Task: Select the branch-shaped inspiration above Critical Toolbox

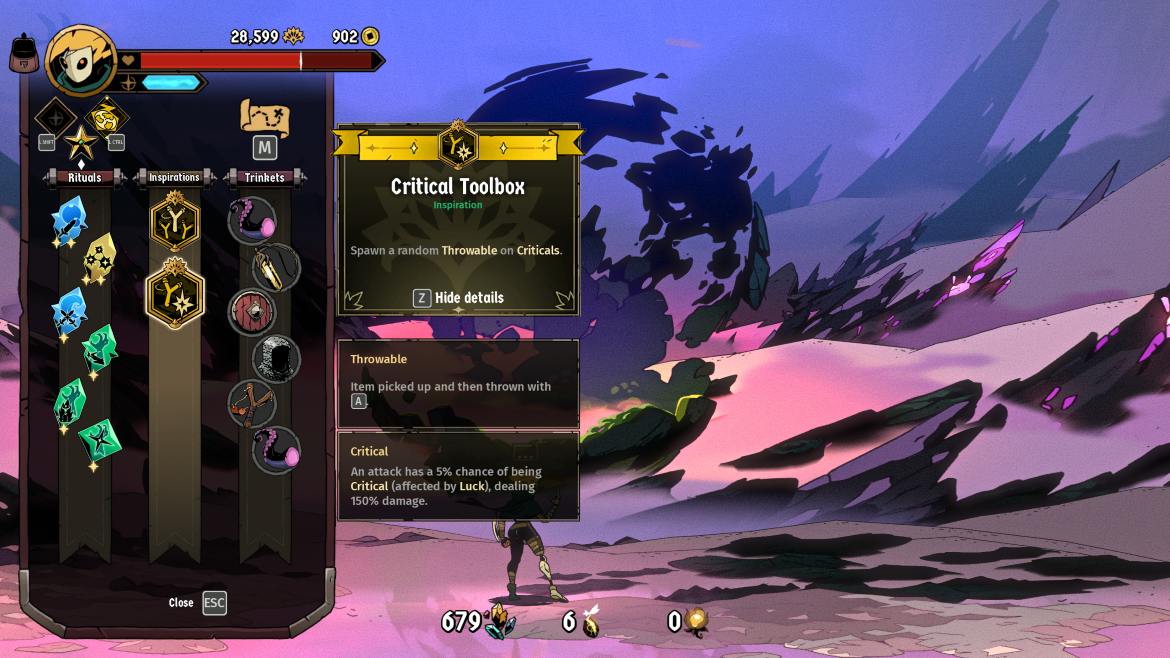Action: tap(175, 221)
